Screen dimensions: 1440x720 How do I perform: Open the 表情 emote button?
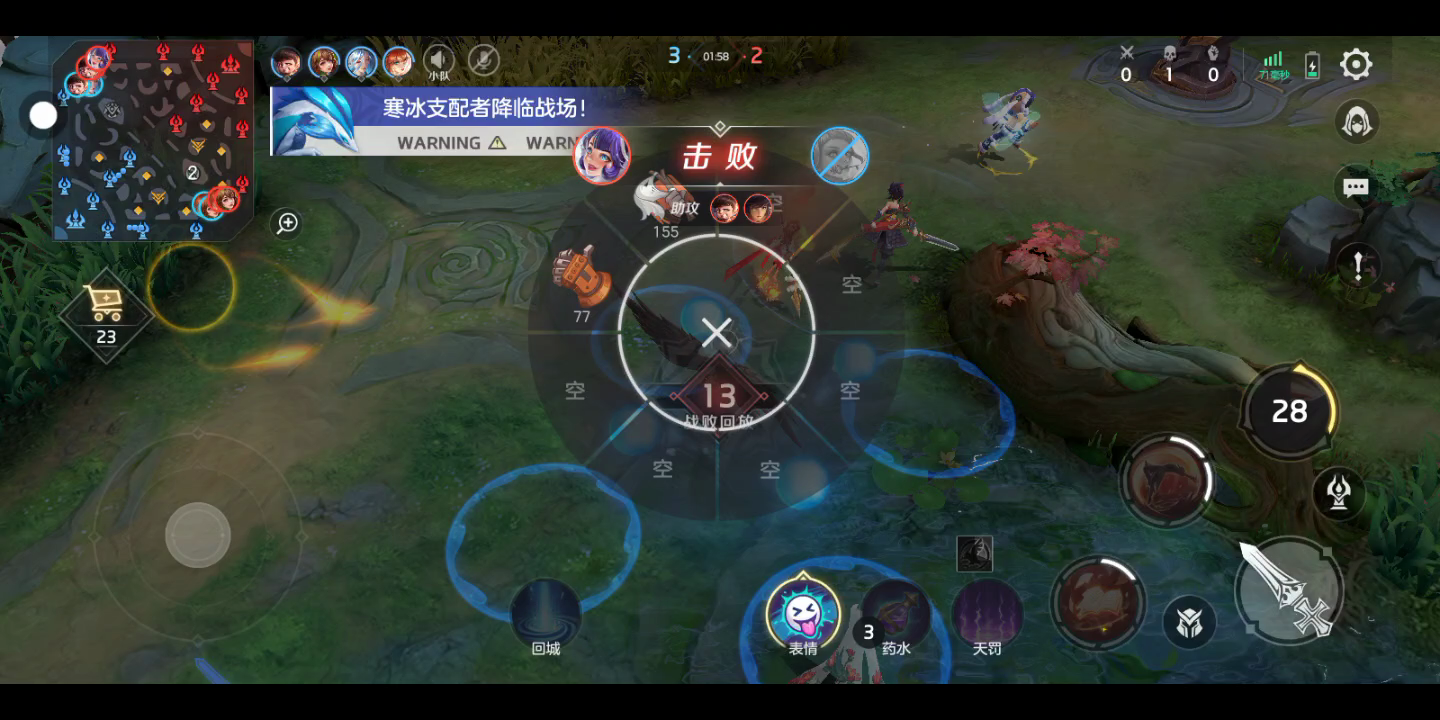(802, 613)
